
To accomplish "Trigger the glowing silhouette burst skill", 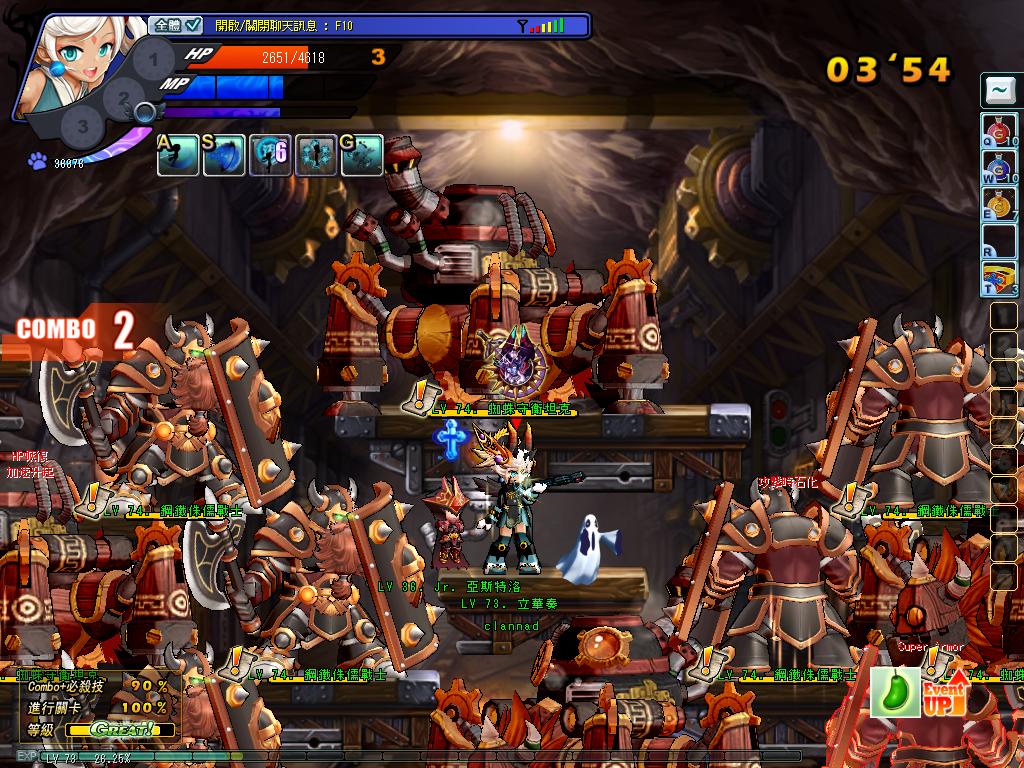I will pyautogui.click(x=317, y=155).
